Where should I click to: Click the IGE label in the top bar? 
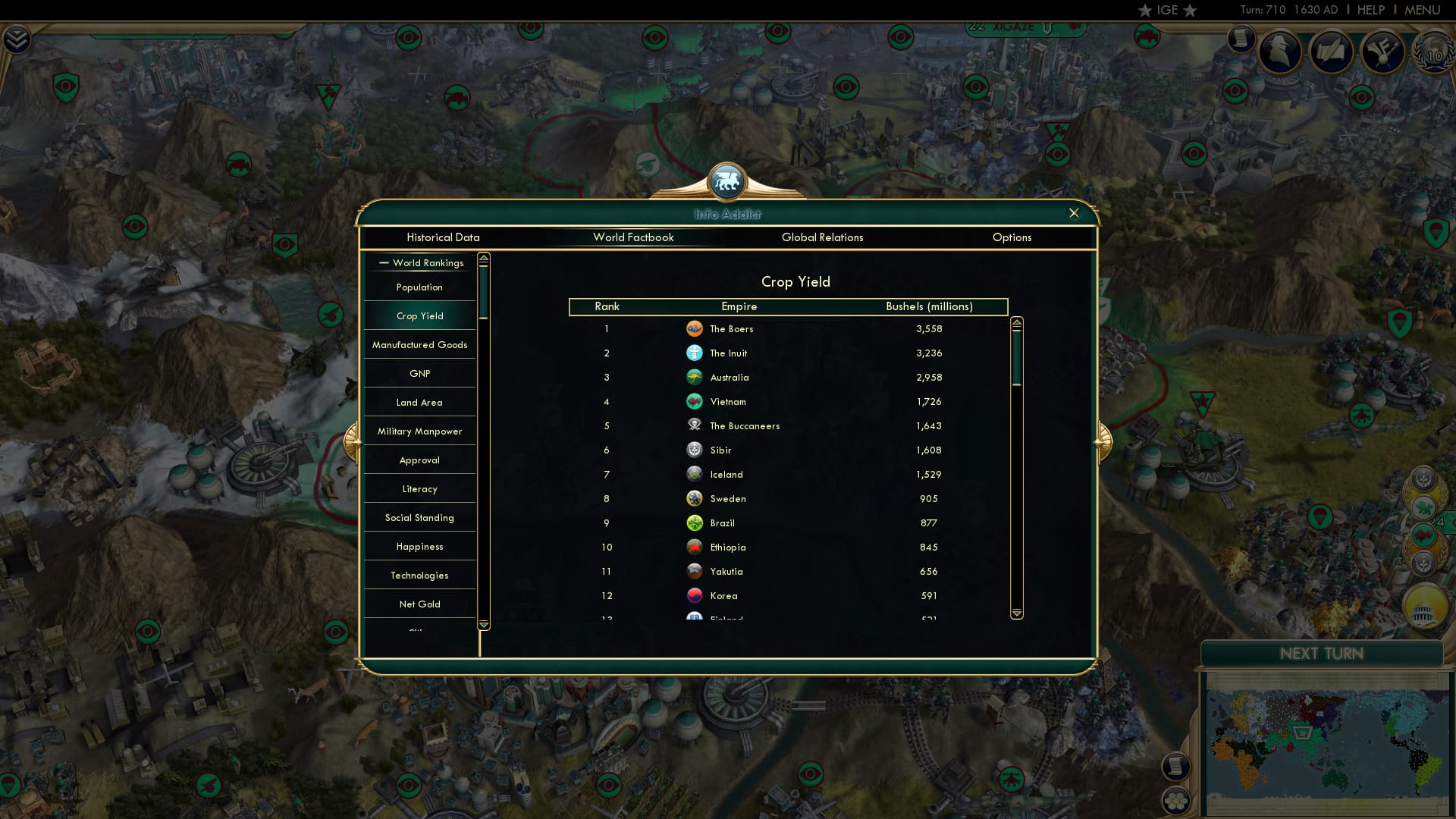[x=1166, y=10]
